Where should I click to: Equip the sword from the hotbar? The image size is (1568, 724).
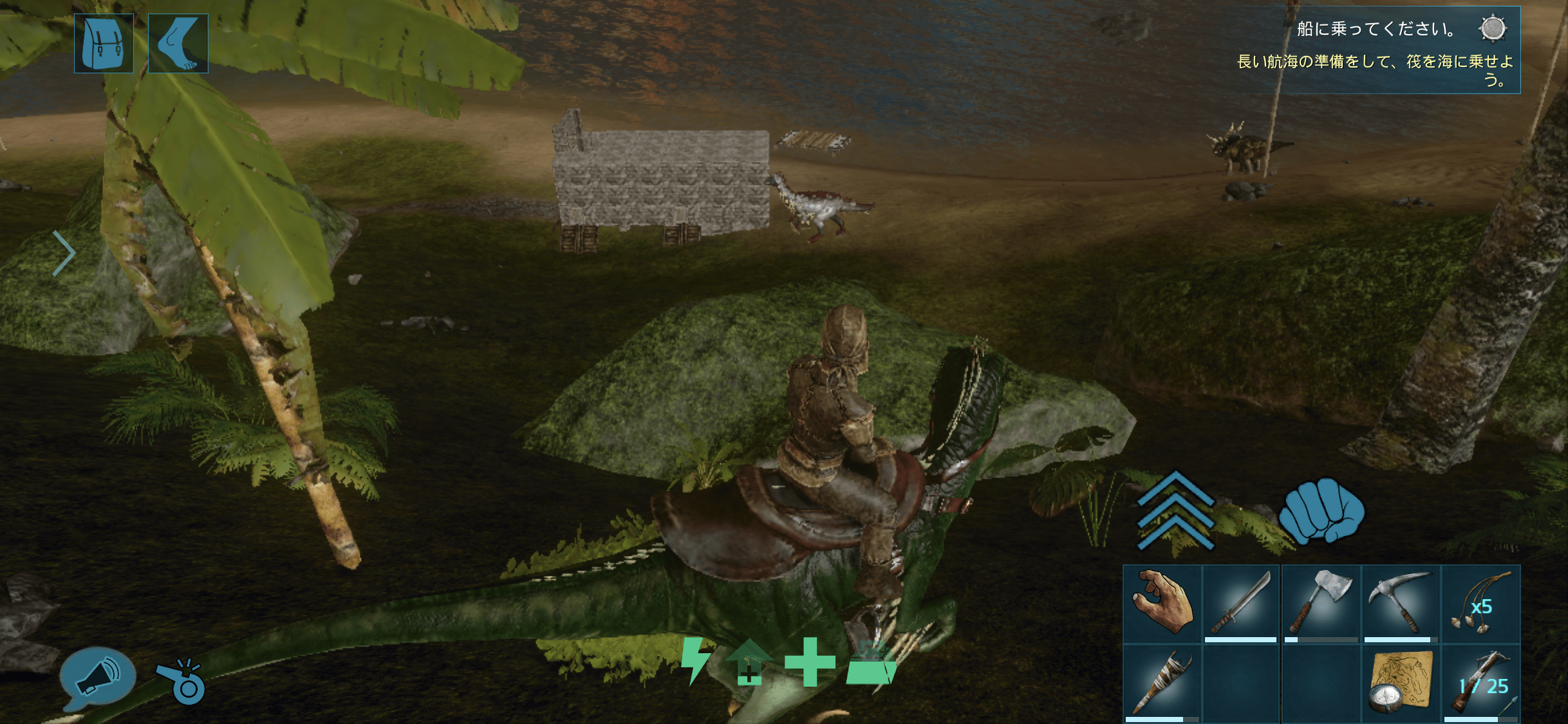[1241, 604]
